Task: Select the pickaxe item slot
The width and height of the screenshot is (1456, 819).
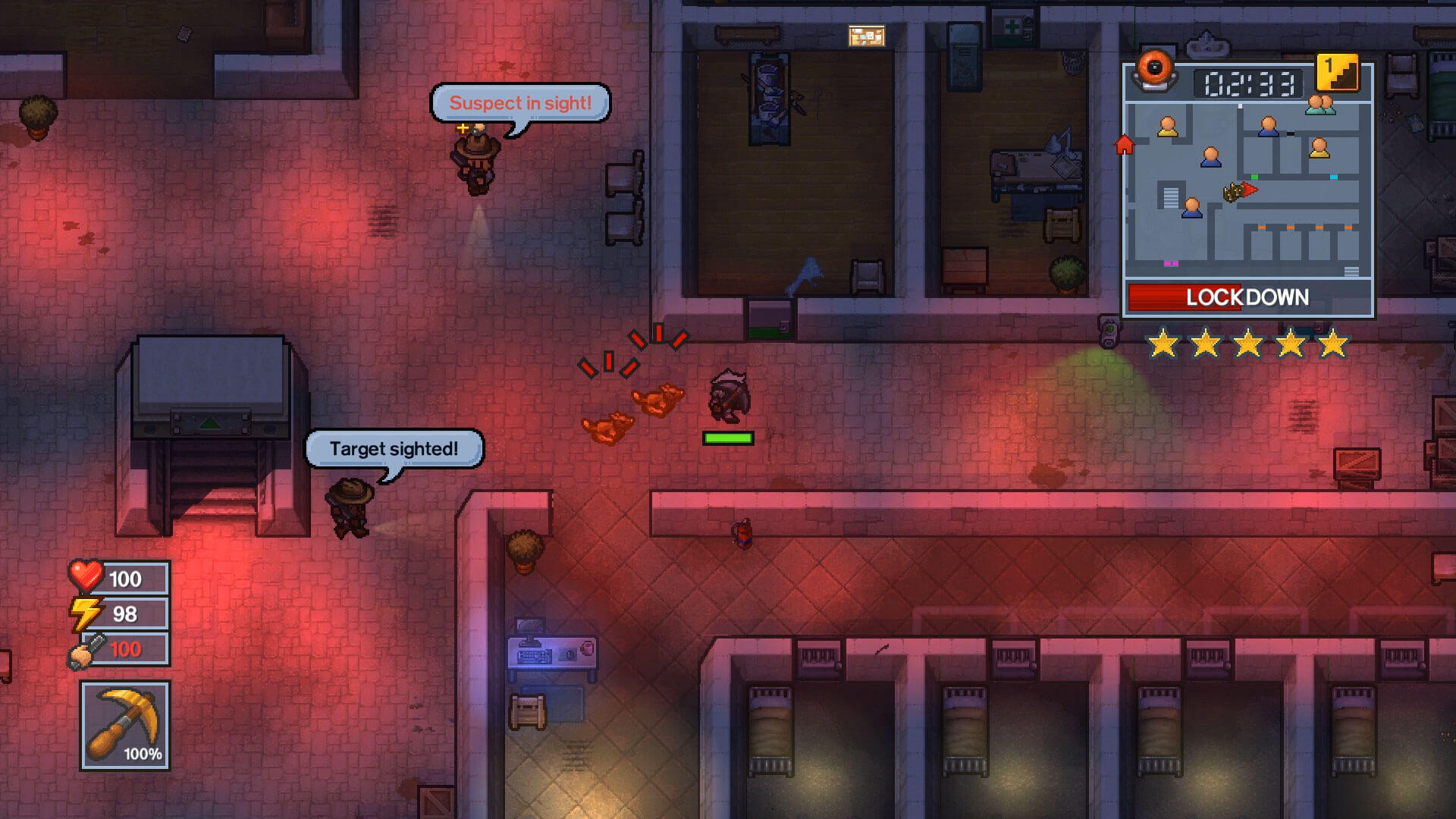Action: [x=125, y=725]
